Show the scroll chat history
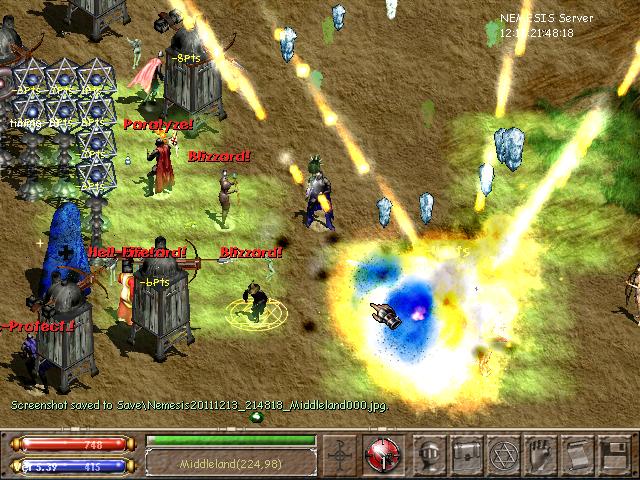The width and height of the screenshot is (640, 480). [x=575, y=453]
